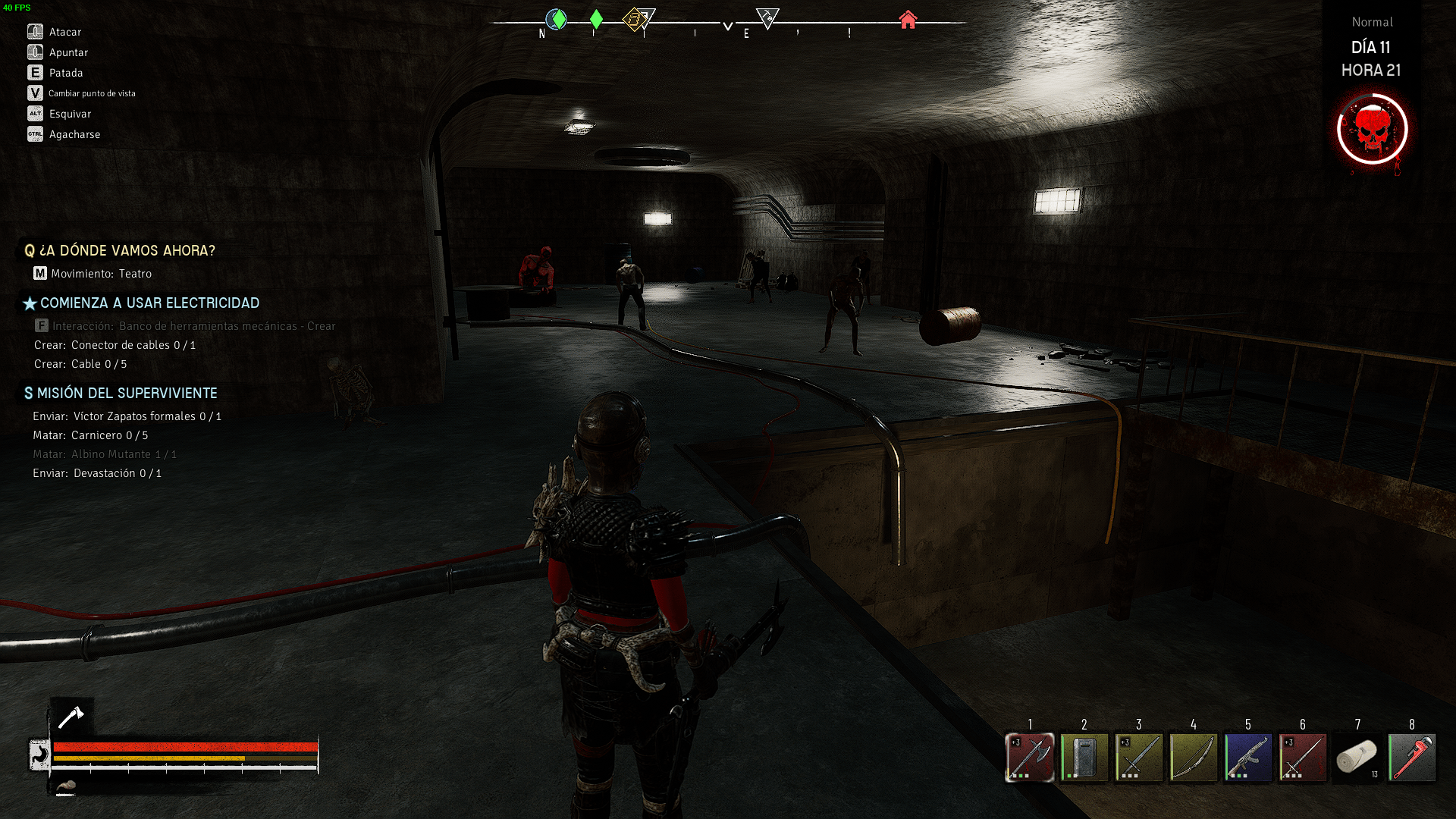This screenshot has width=1456, height=819.
Task: Click the pickaxe mining marker on compass
Action: (x=767, y=17)
